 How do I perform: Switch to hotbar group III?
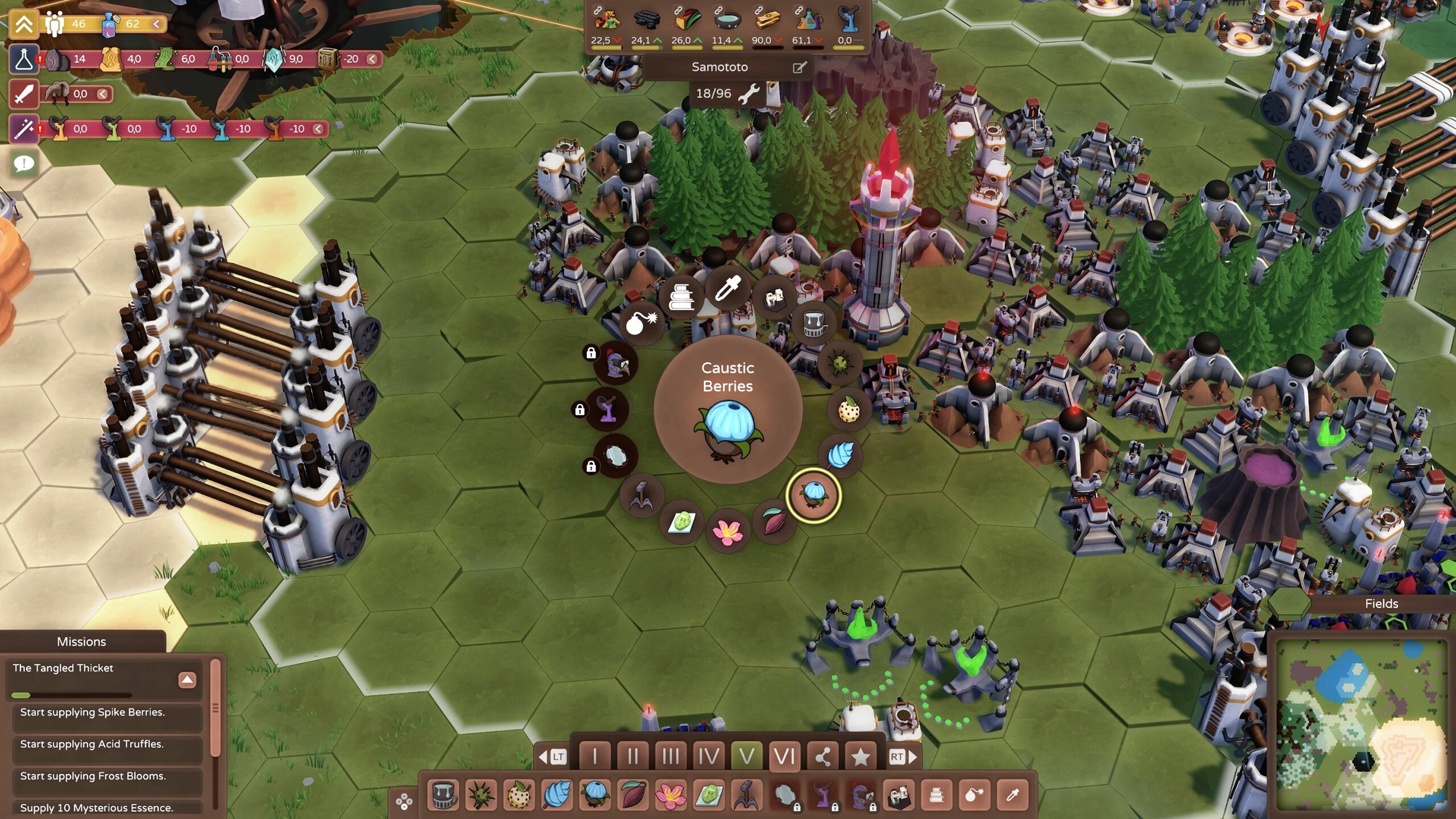click(x=671, y=757)
